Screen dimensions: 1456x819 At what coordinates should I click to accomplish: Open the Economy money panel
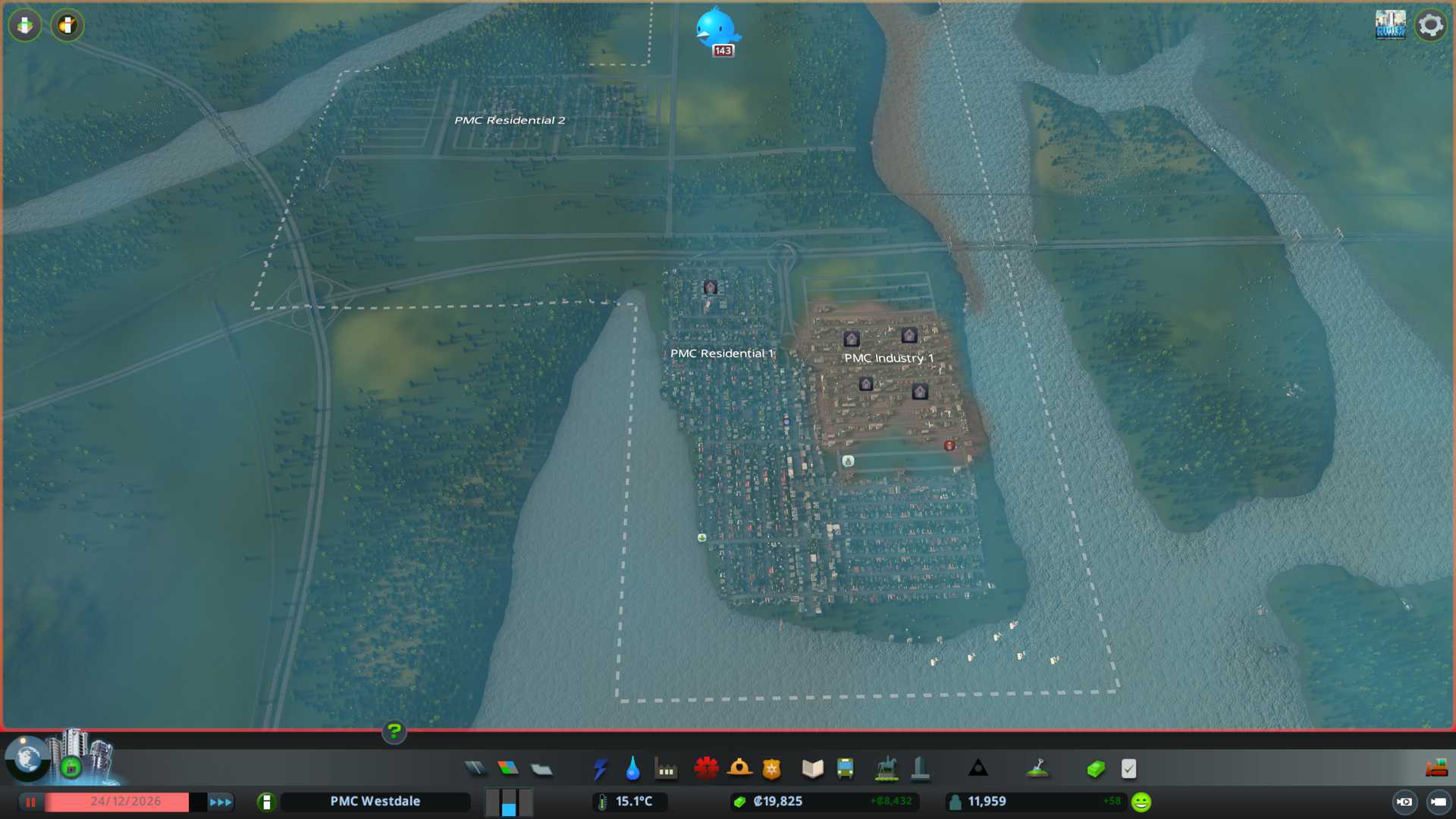coord(1096,769)
